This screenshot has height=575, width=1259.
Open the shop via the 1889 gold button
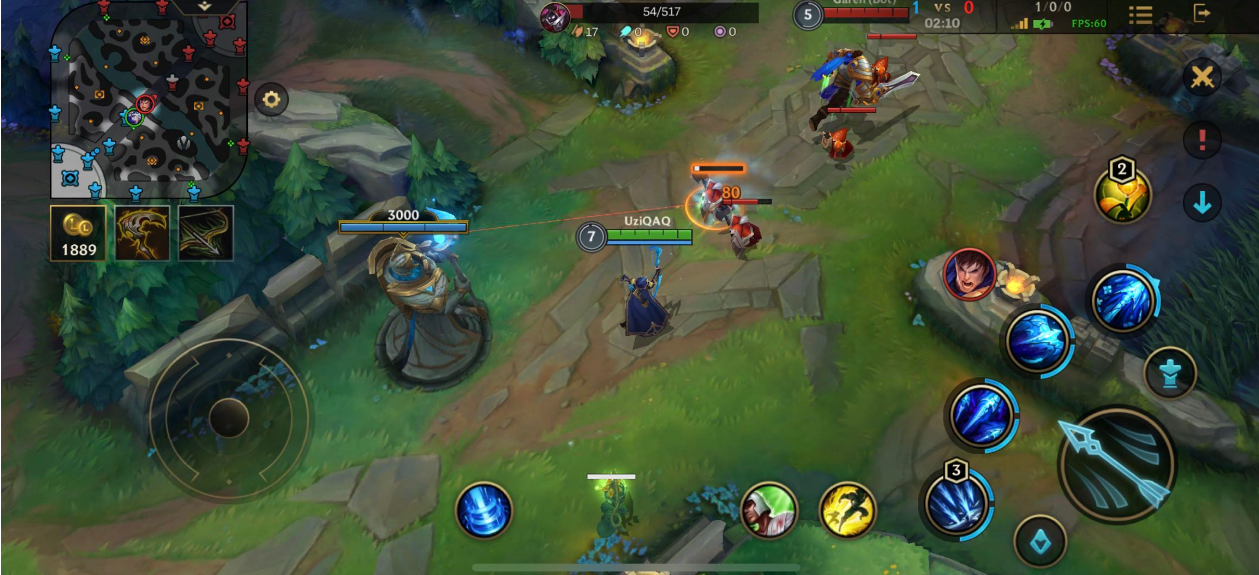(78, 233)
